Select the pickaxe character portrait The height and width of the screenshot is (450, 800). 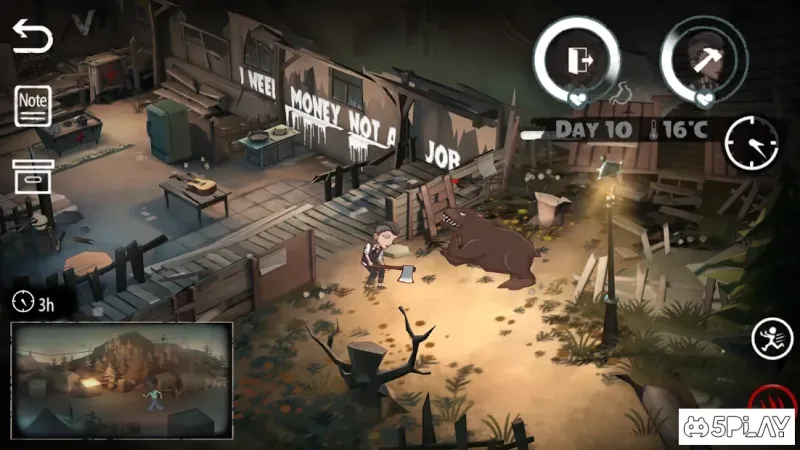705,60
